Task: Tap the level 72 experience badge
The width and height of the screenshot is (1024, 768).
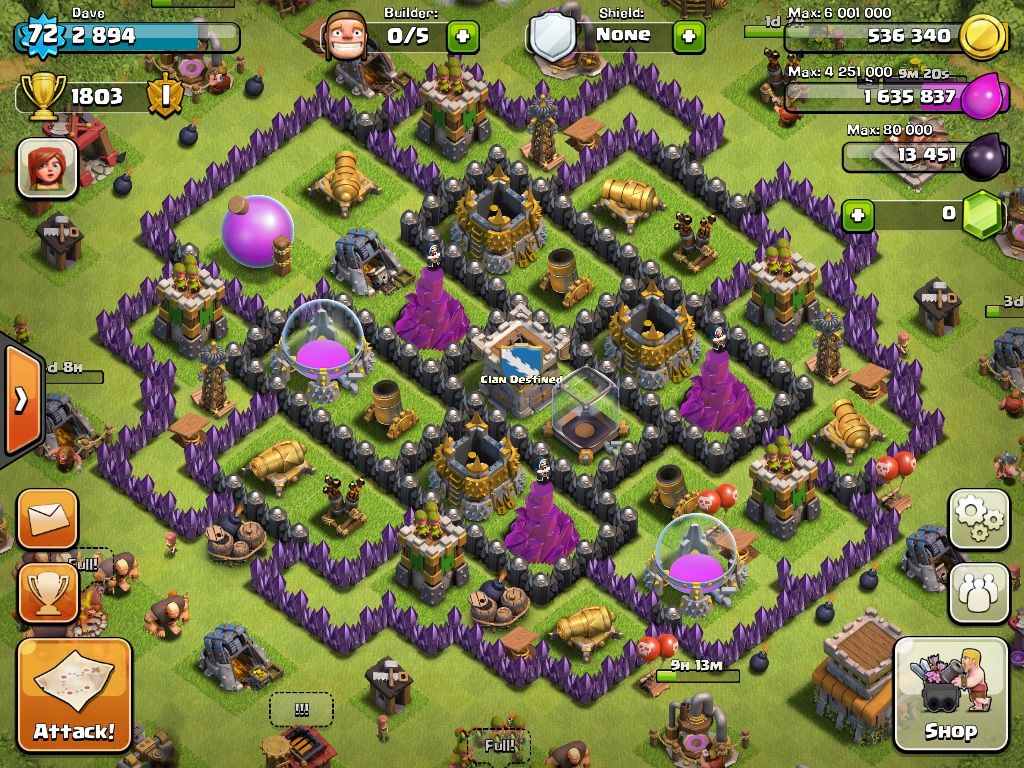Action: click(x=40, y=36)
